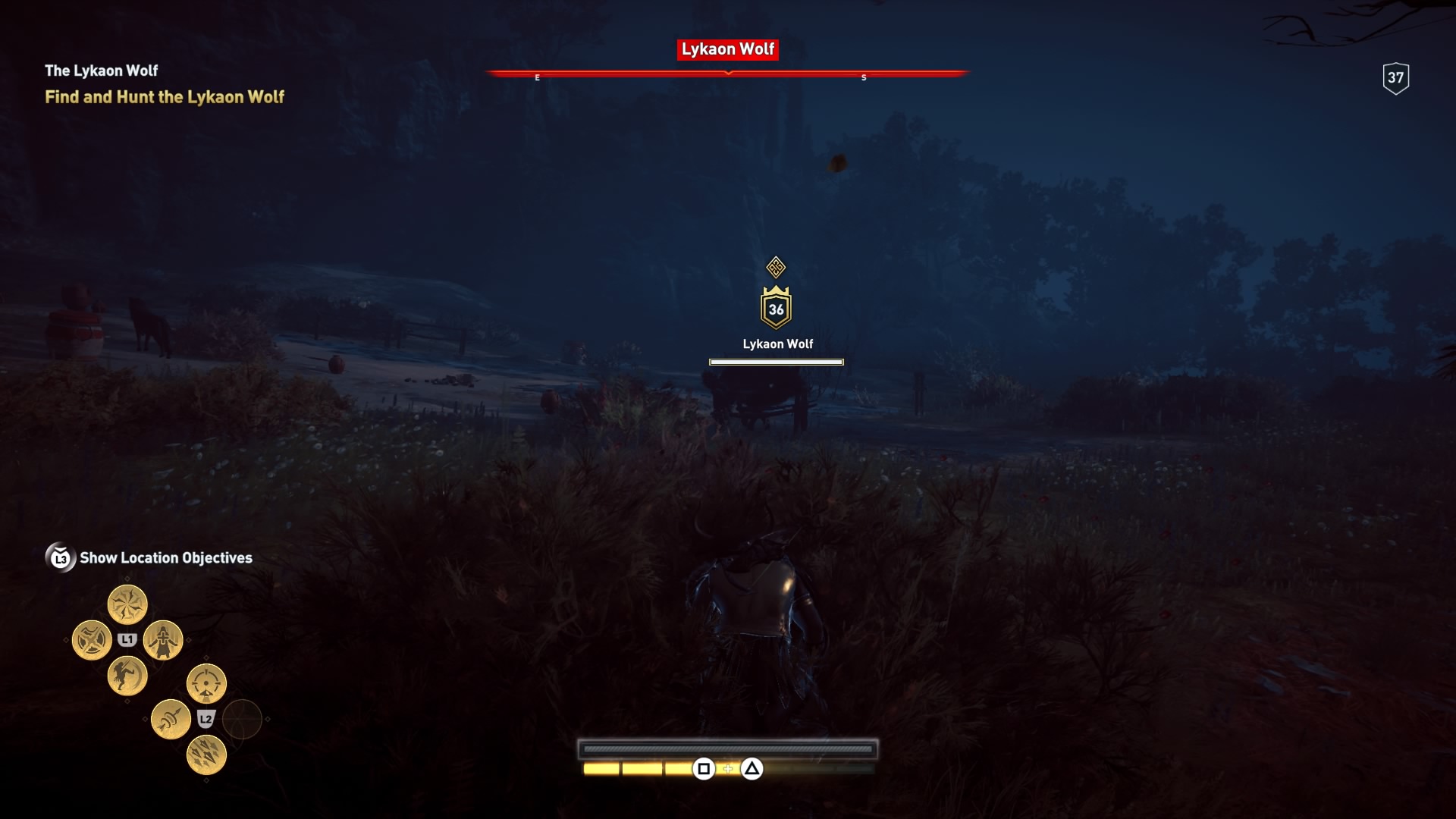Image resolution: width=1456 pixels, height=819 pixels.
Task: Toggle the L1 melee ability wheel
Action: point(127,639)
